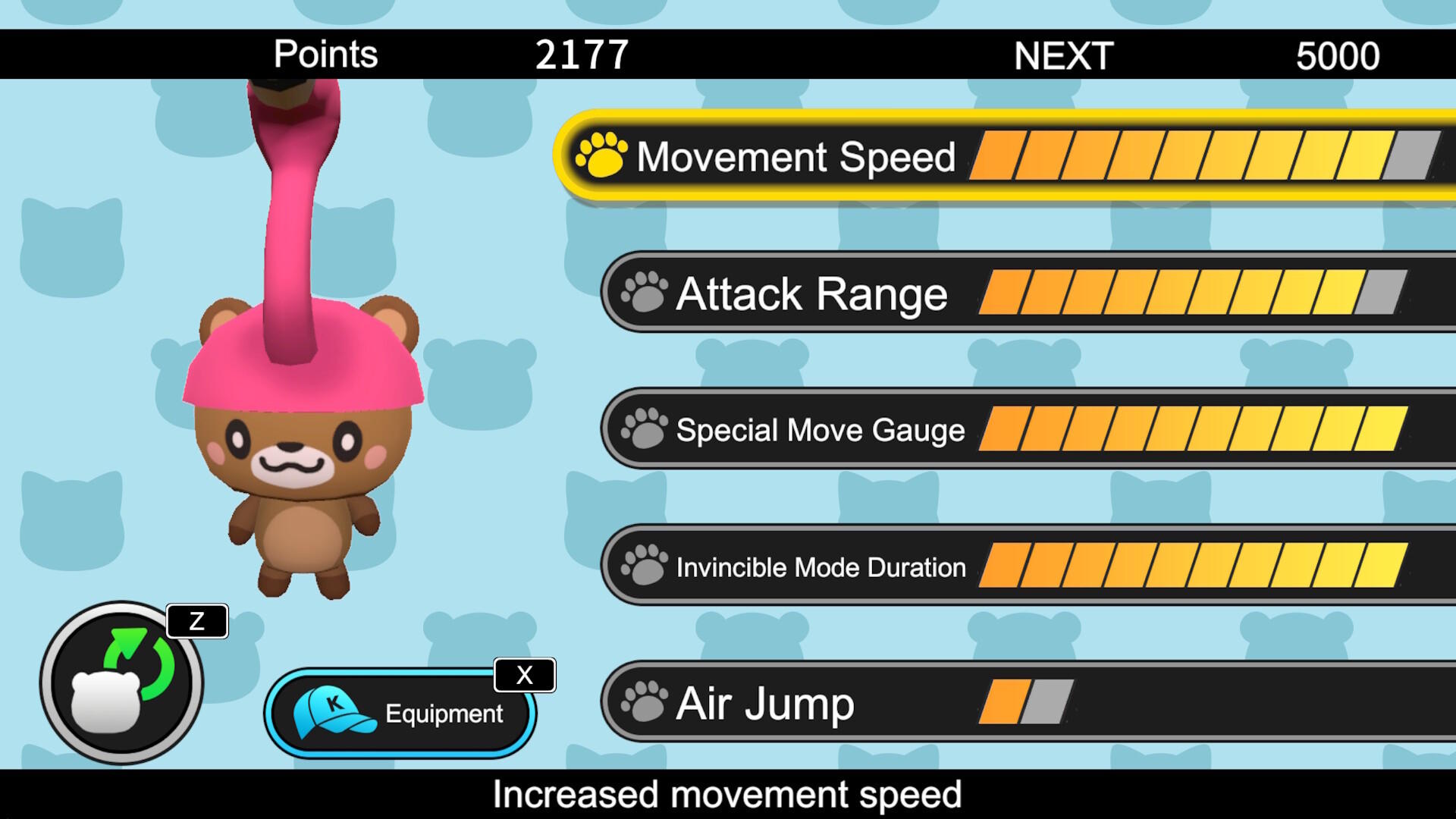The width and height of the screenshot is (1456, 819).
Task: Select the highlighted Movement Speed upgrade
Action: click(x=796, y=157)
